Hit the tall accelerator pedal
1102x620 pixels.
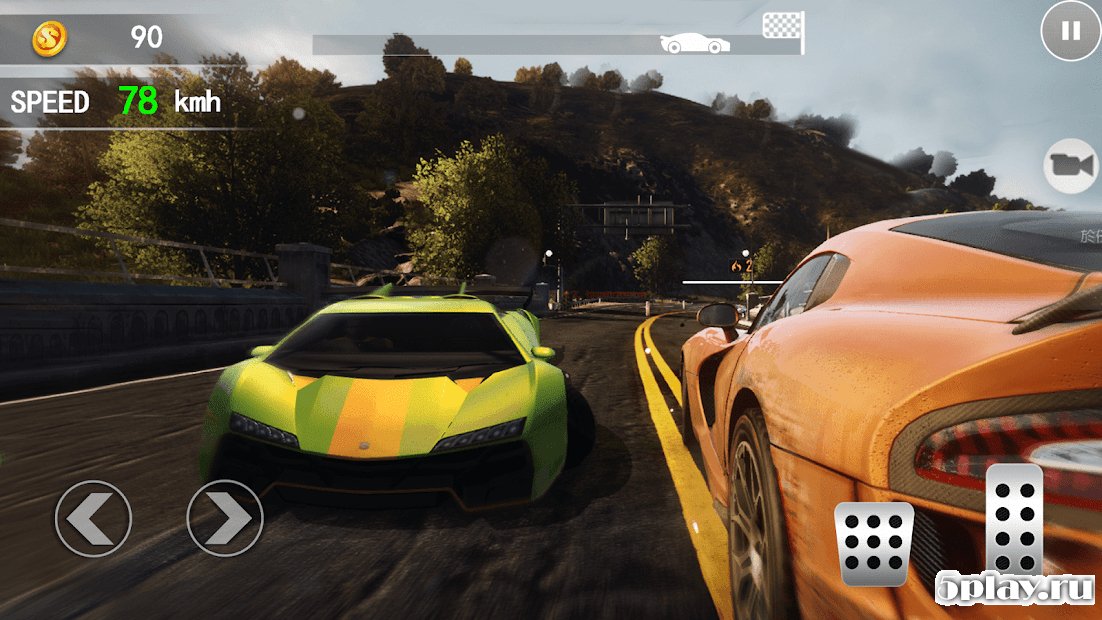pyautogui.click(x=1014, y=520)
